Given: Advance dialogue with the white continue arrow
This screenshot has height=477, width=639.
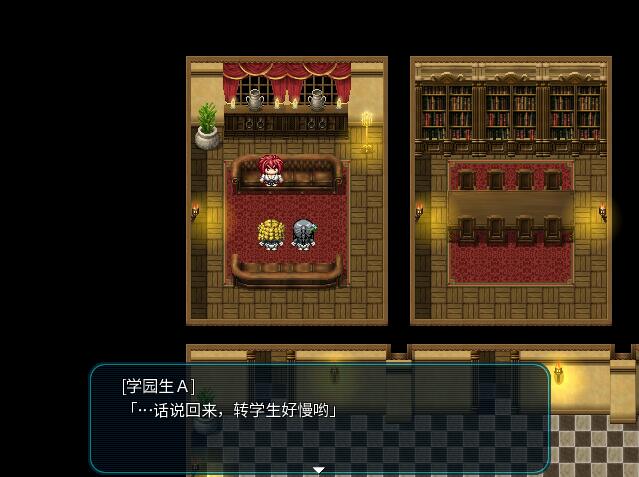Looking at the screenshot, I should point(319,469).
